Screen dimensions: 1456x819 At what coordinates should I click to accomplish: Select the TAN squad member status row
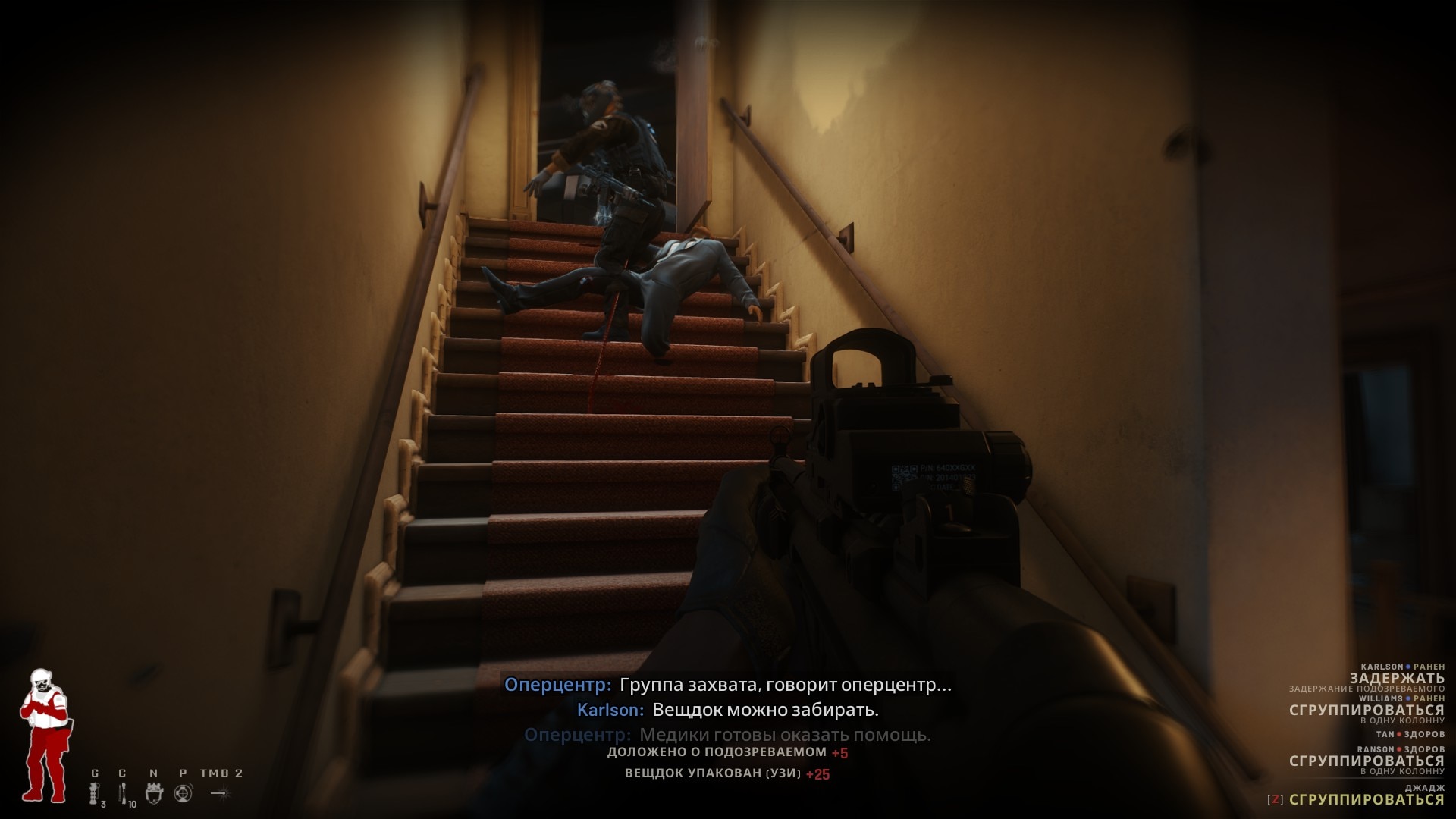pos(1410,734)
